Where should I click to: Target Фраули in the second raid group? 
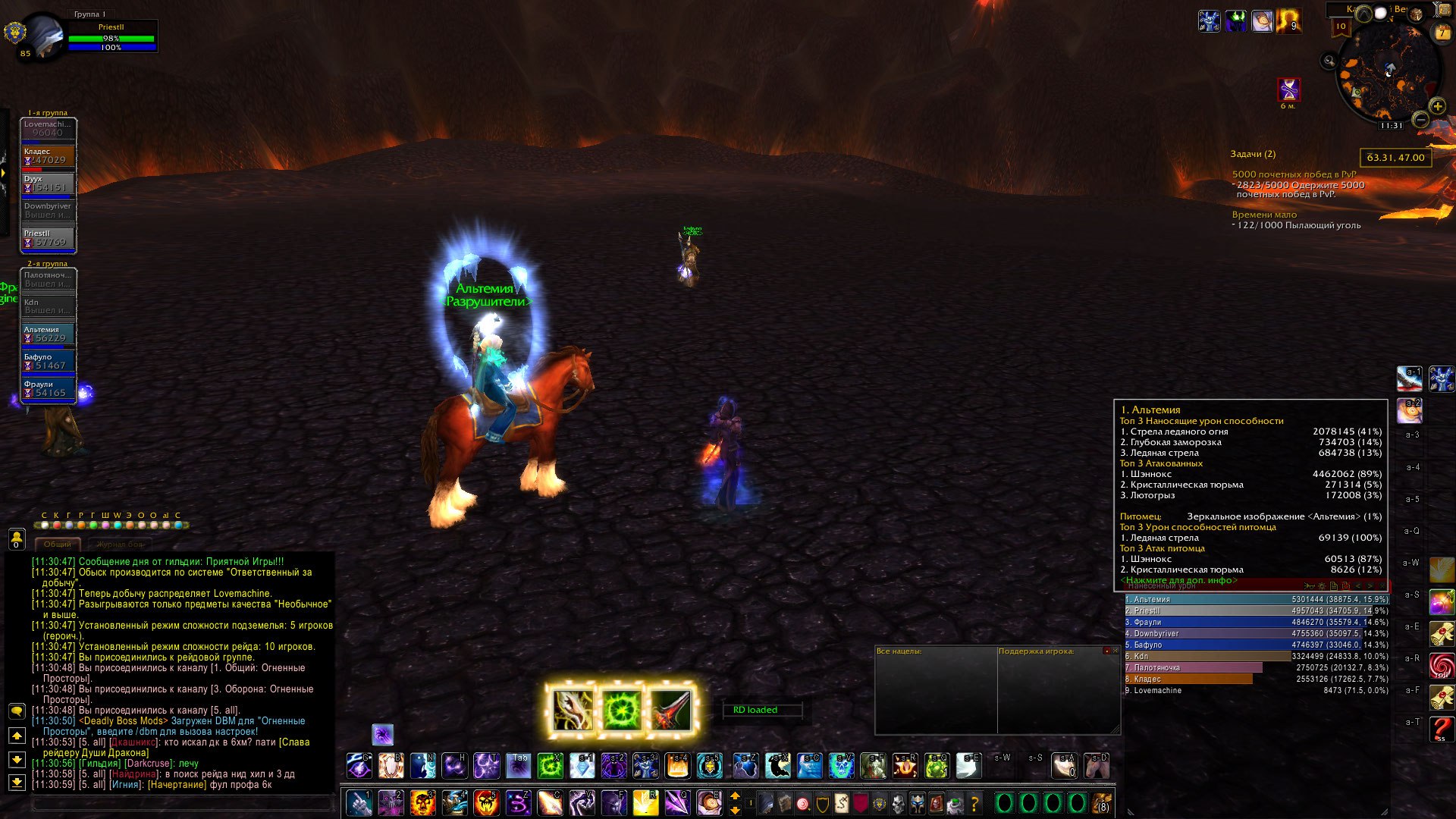[49, 389]
